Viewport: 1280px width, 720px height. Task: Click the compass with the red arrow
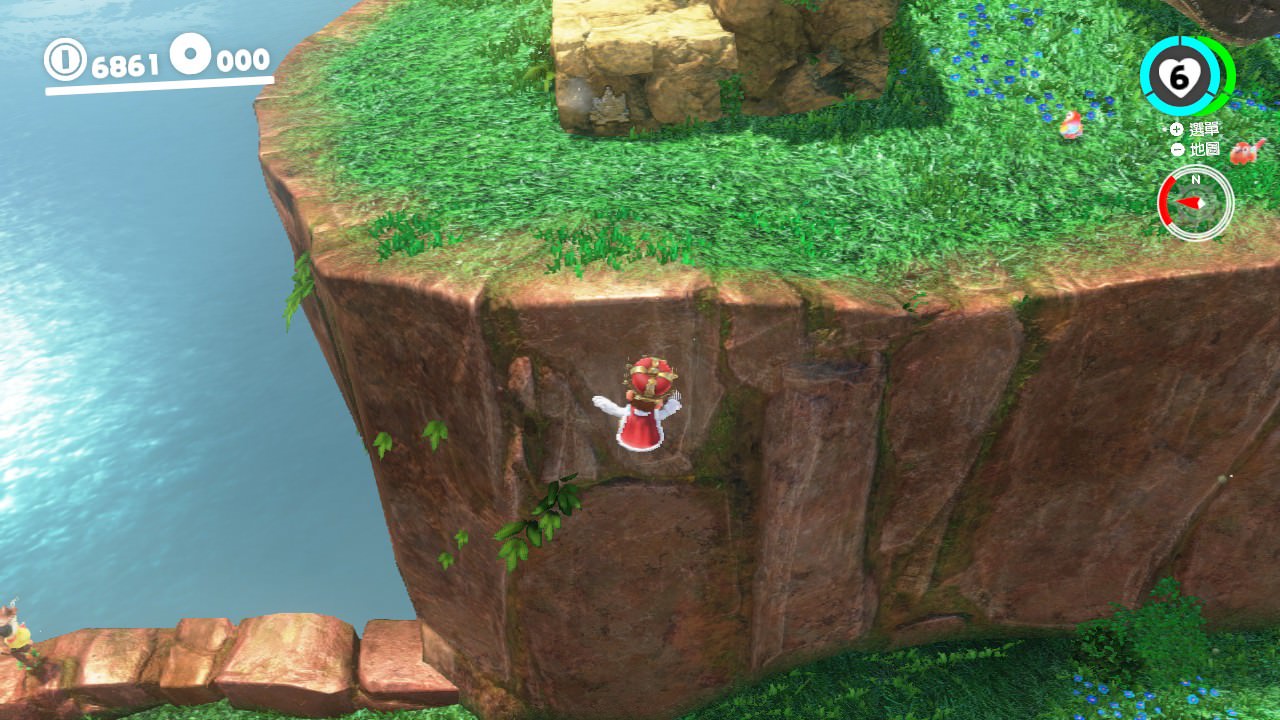click(x=1195, y=202)
